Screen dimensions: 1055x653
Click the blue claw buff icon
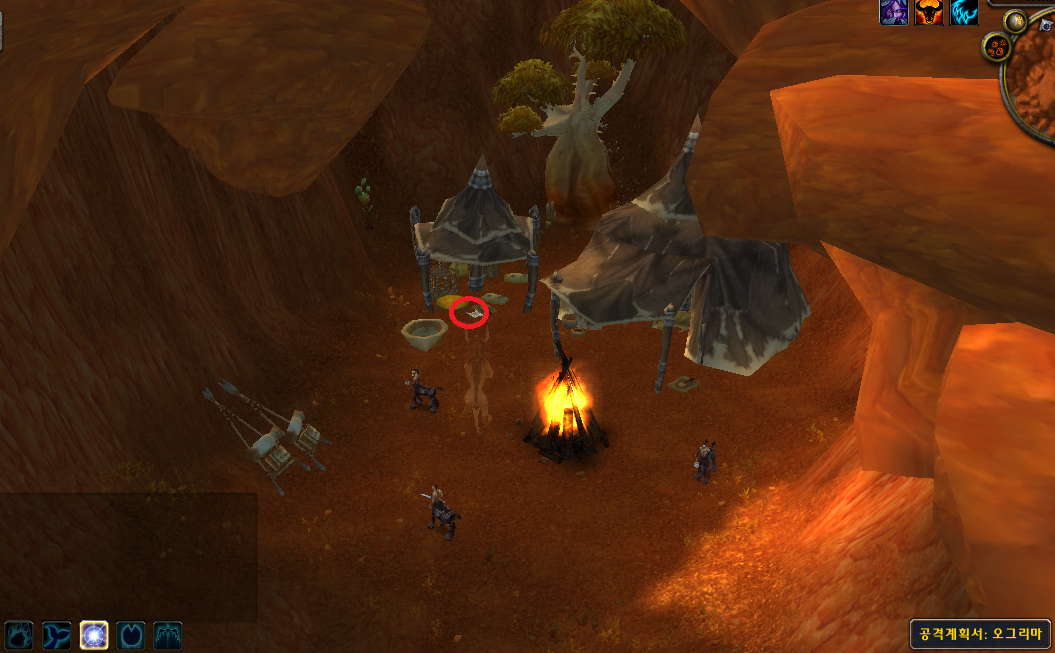[964, 12]
